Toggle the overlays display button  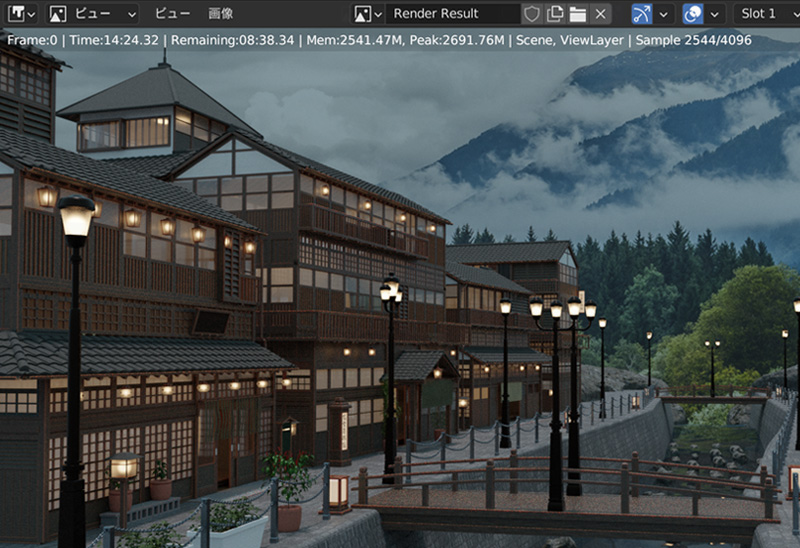coord(692,14)
